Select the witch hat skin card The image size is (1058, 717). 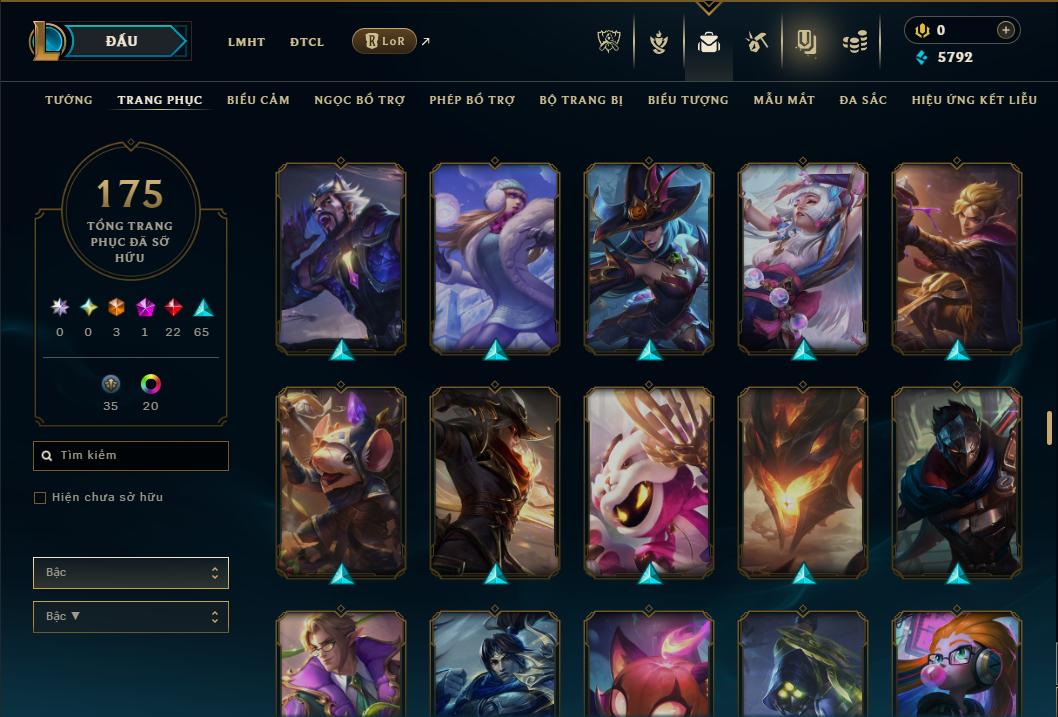click(649, 257)
